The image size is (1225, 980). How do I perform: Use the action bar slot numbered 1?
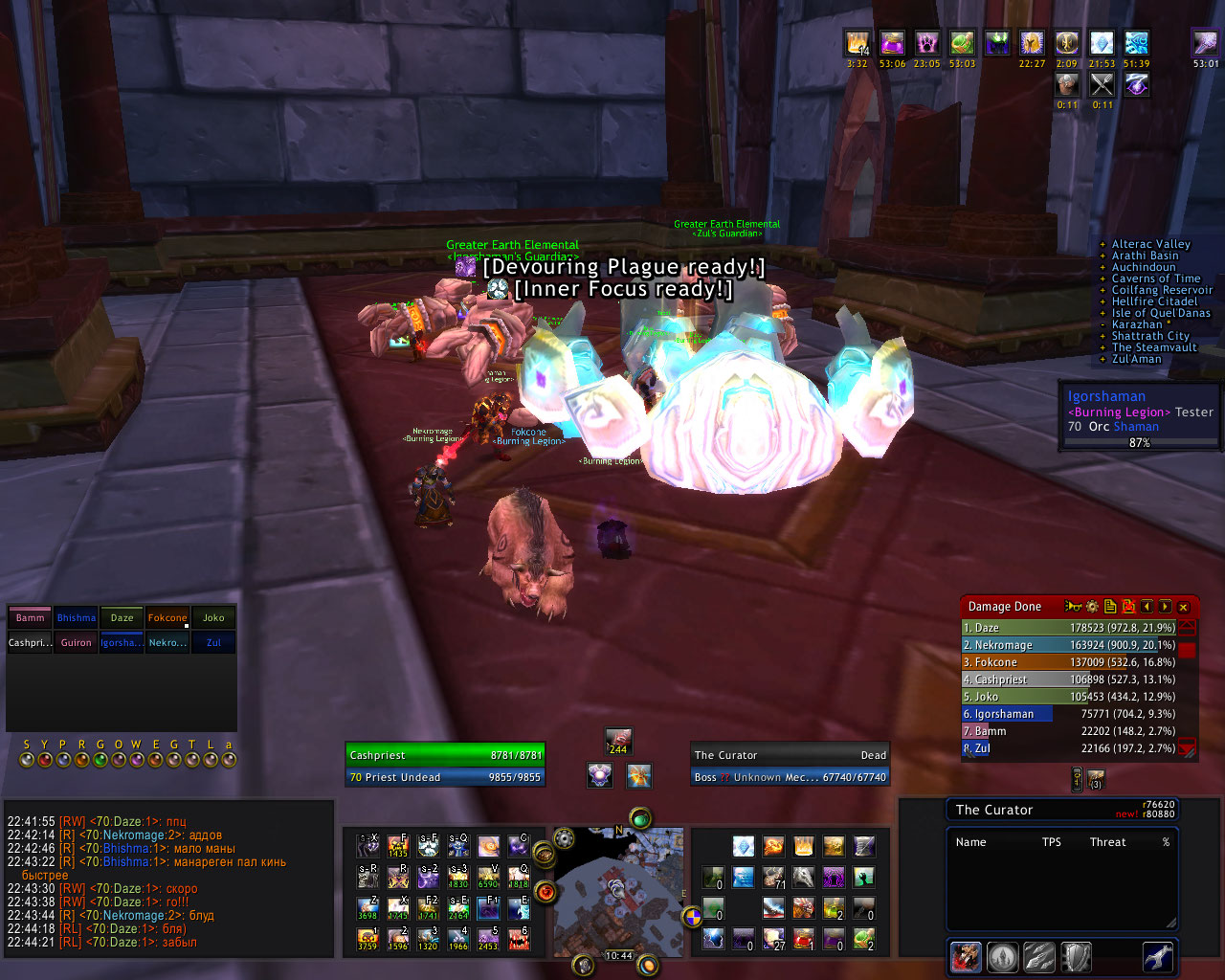(x=368, y=939)
